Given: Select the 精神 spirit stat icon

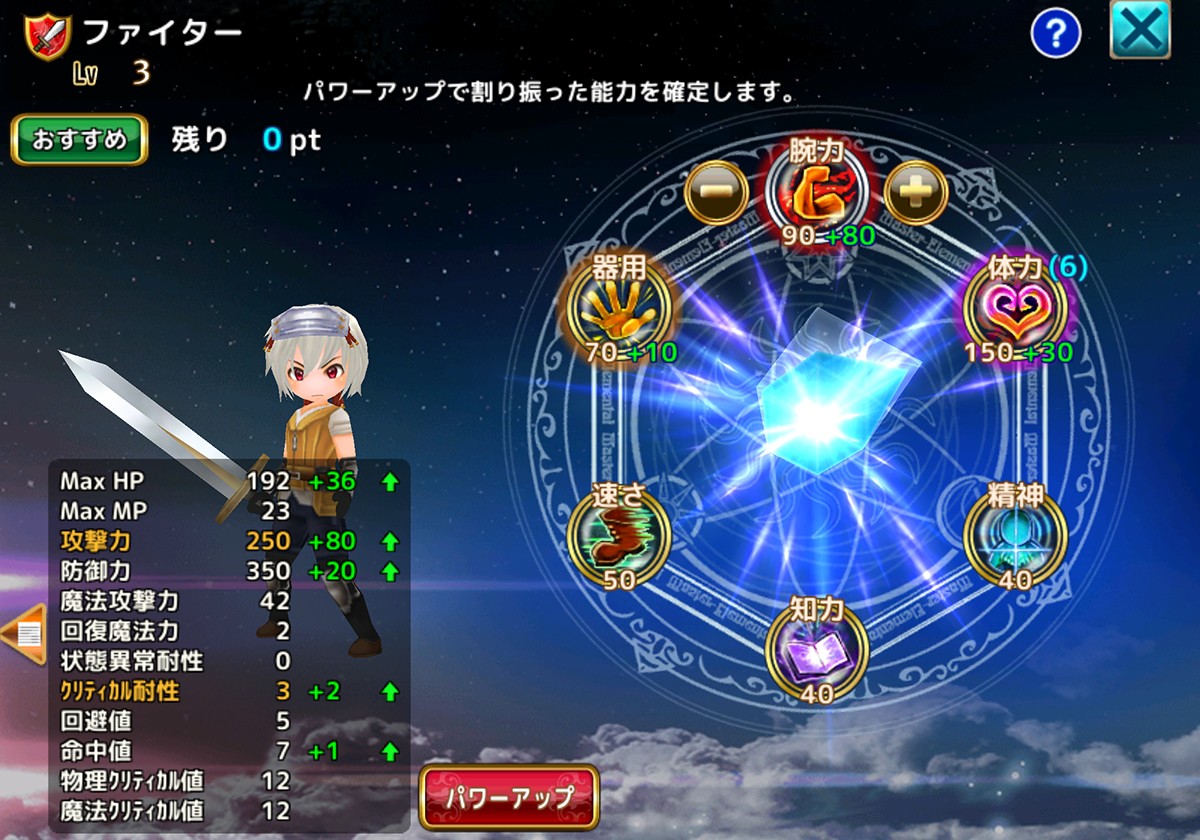Looking at the screenshot, I should [1015, 535].
